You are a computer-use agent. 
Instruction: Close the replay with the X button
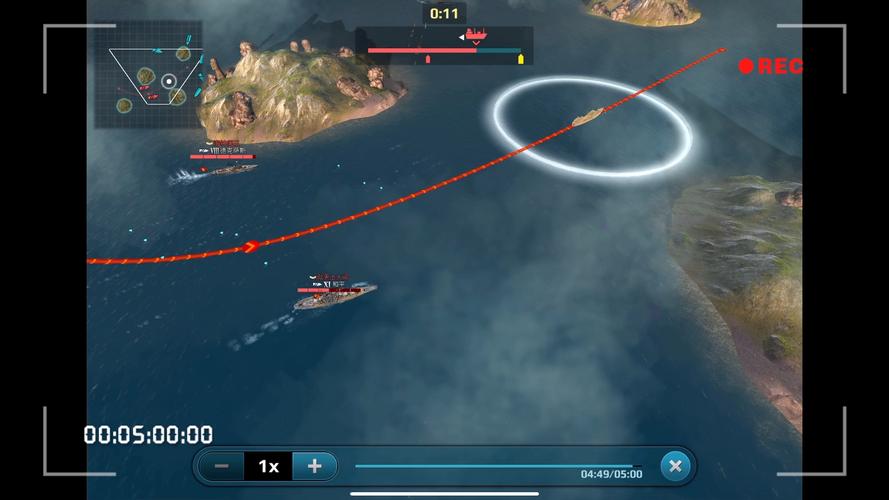coord(675,466)
